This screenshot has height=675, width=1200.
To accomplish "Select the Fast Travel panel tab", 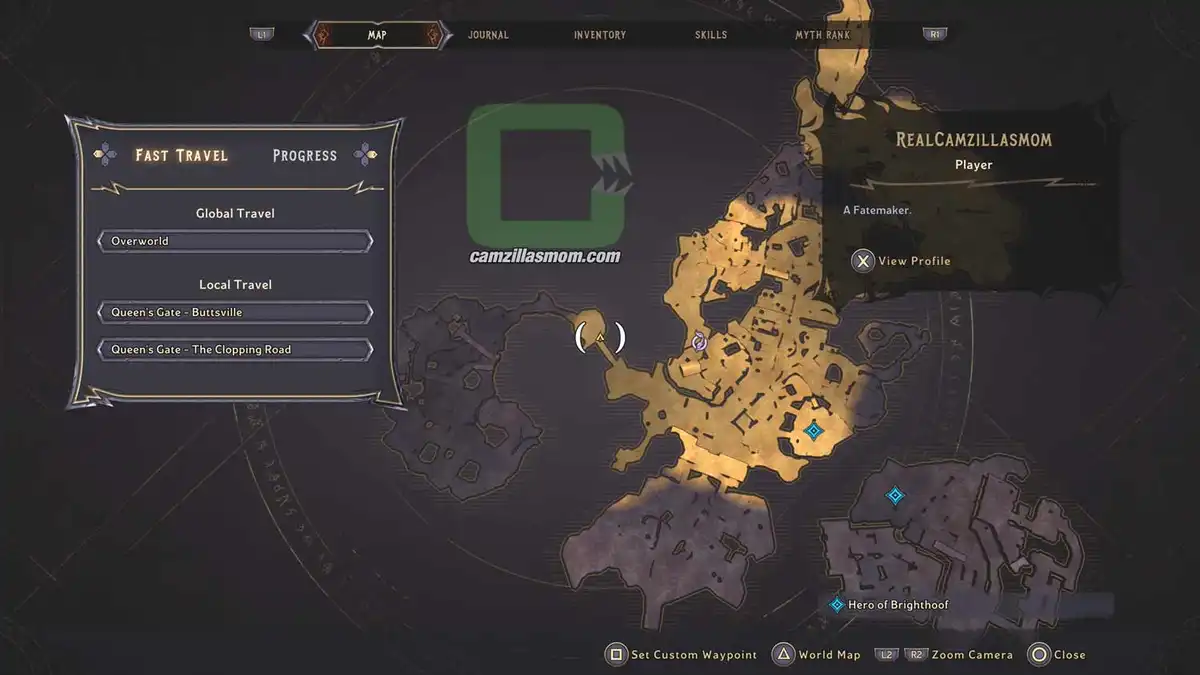I will (x=182, y=155).
